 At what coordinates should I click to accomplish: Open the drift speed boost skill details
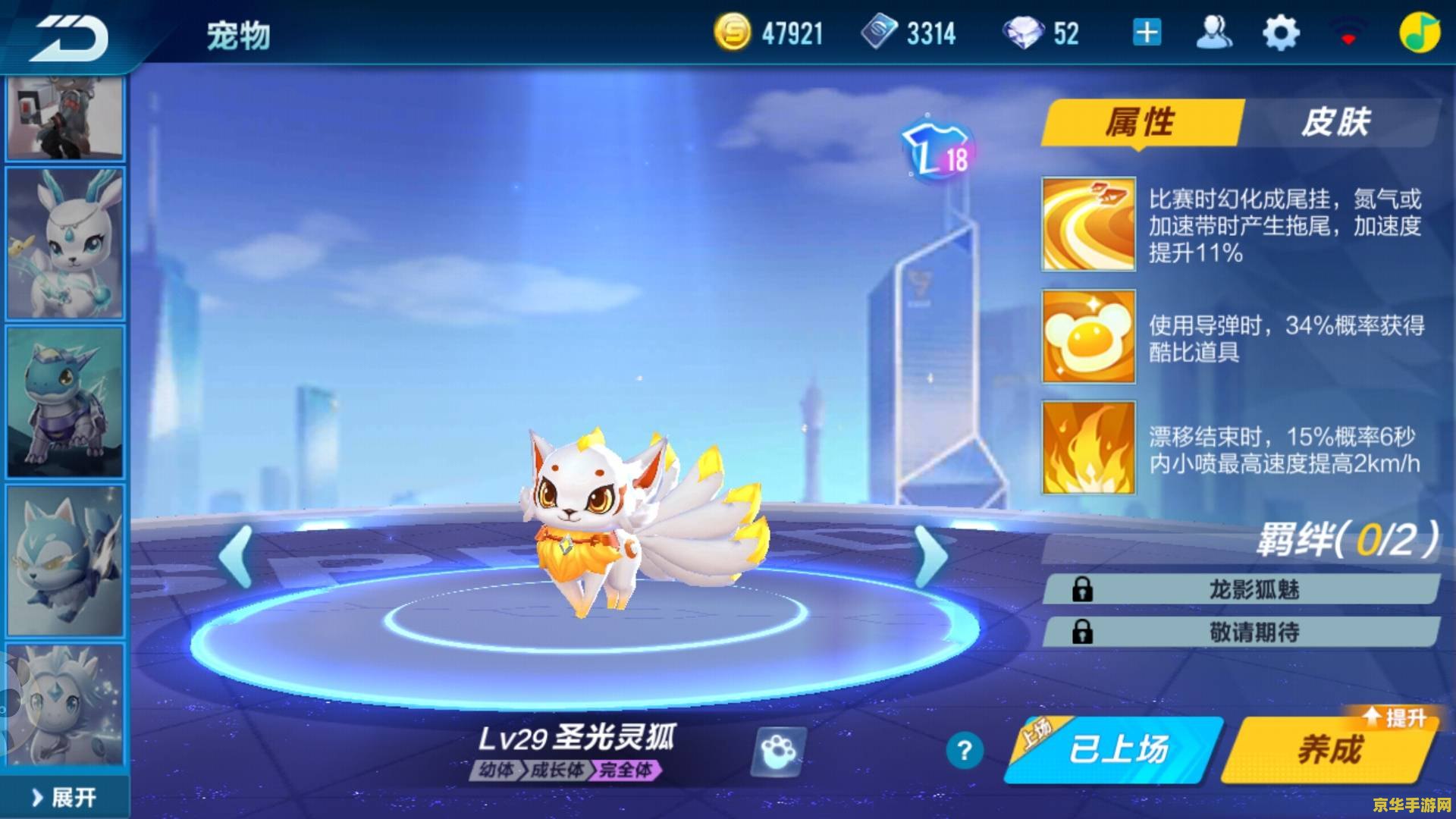click(1087, 447)
